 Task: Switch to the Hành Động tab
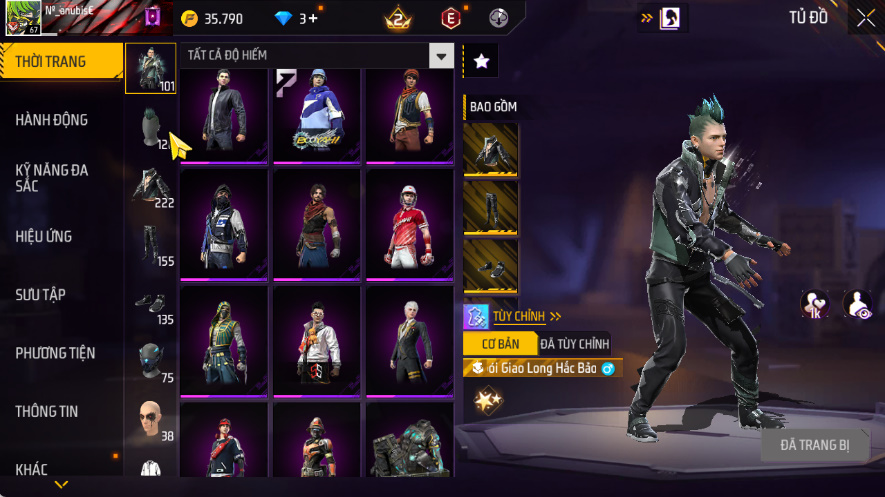coord(52,120)
